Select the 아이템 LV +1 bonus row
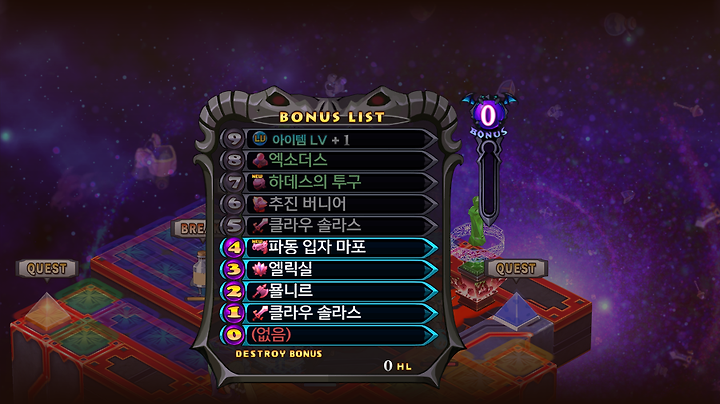This screenshot has height=404, width=720. point(330,138)
